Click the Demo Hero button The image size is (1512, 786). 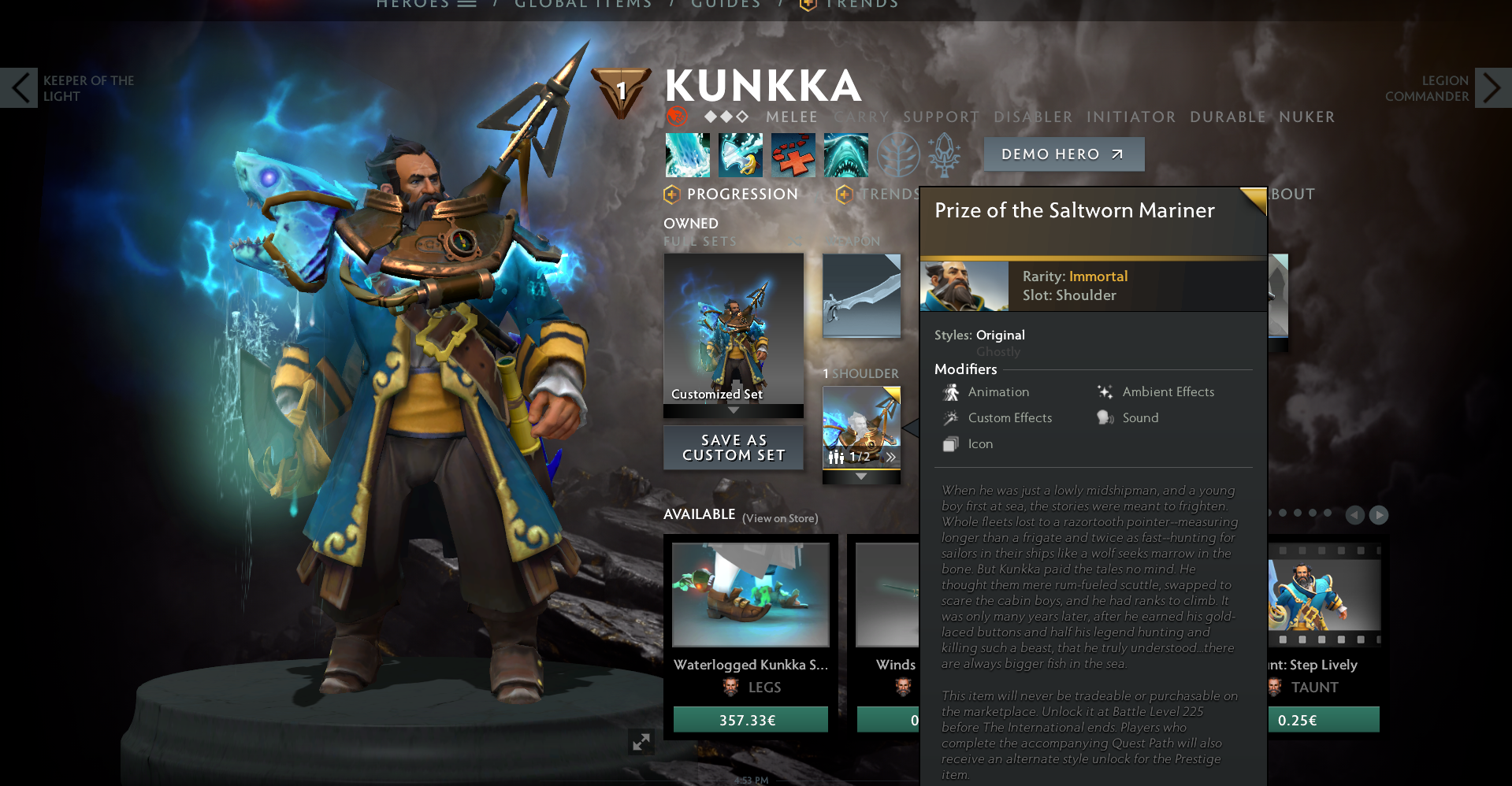tap(1064, 154)
